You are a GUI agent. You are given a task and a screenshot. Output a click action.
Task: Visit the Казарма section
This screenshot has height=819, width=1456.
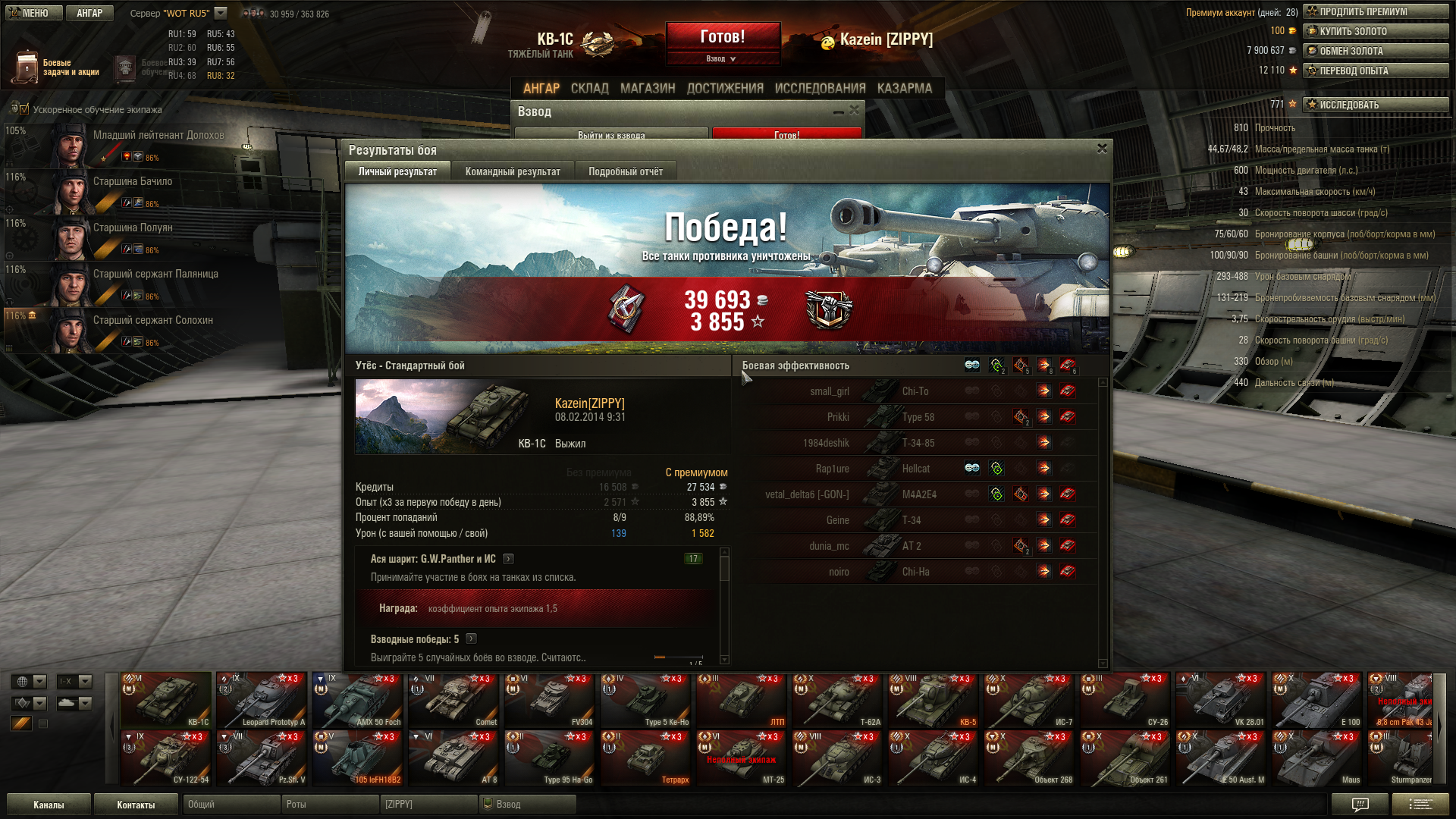(x=905, y=89)
